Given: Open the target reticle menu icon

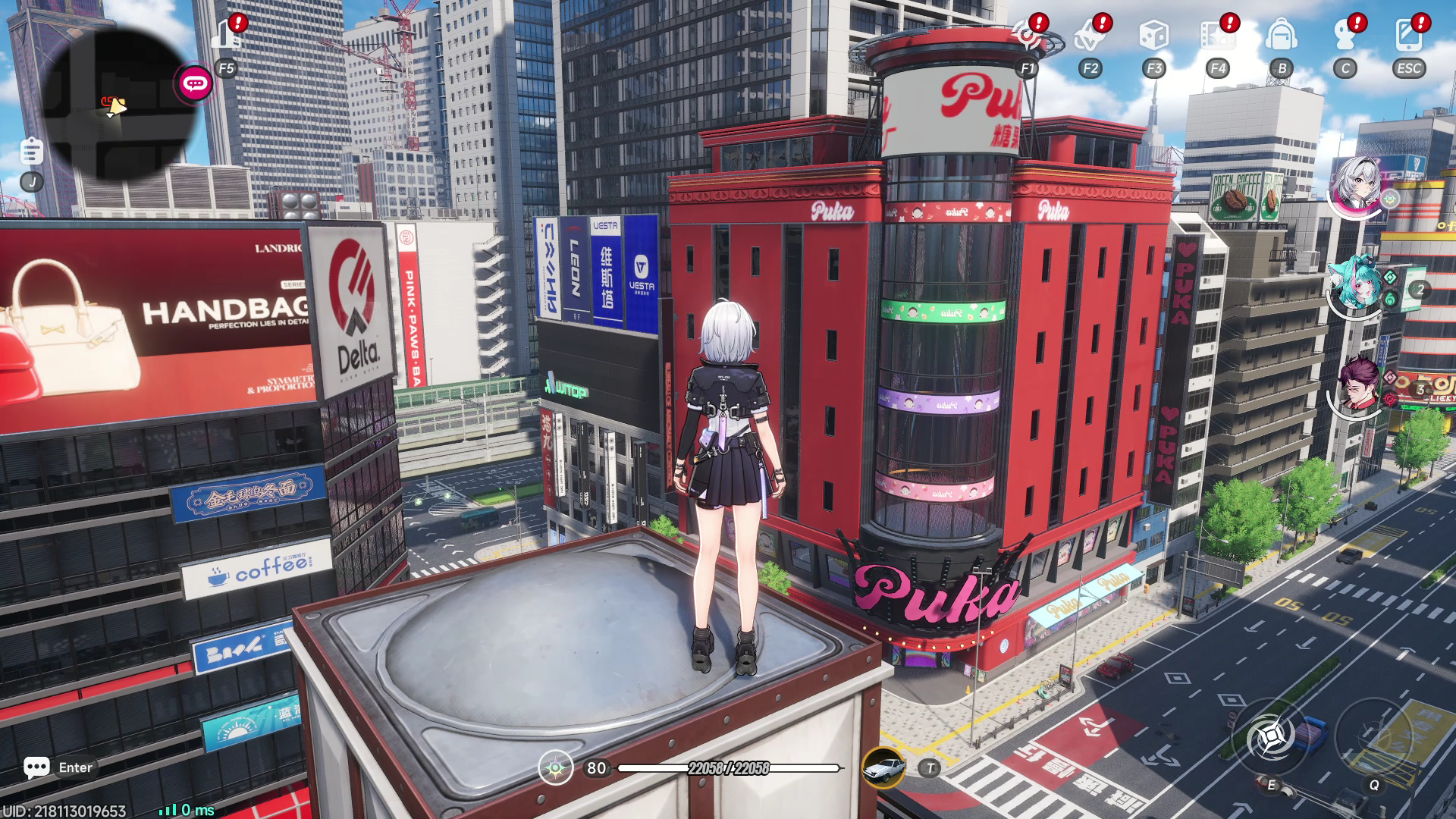Looking at the screenshot, I should click(1027, 35).
